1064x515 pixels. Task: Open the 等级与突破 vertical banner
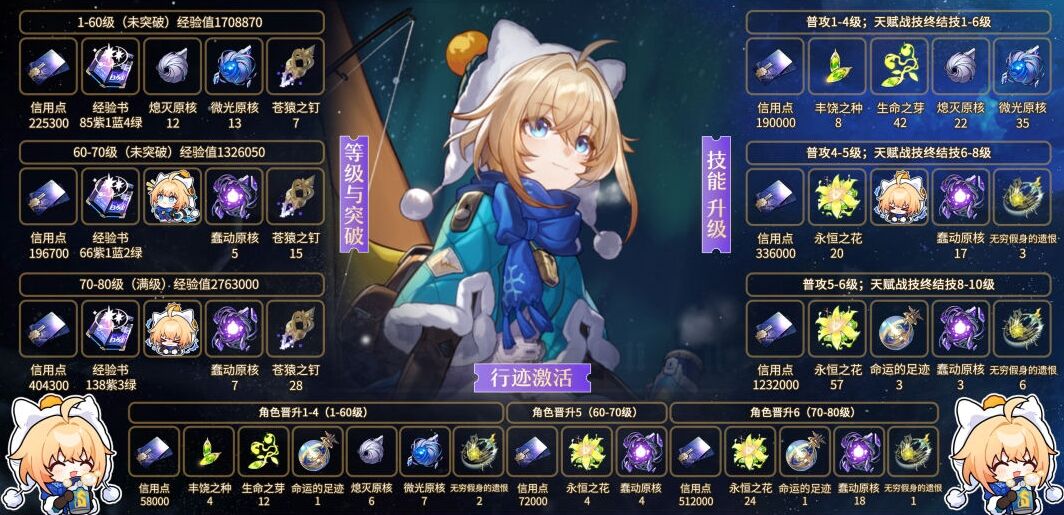point(354,194)
